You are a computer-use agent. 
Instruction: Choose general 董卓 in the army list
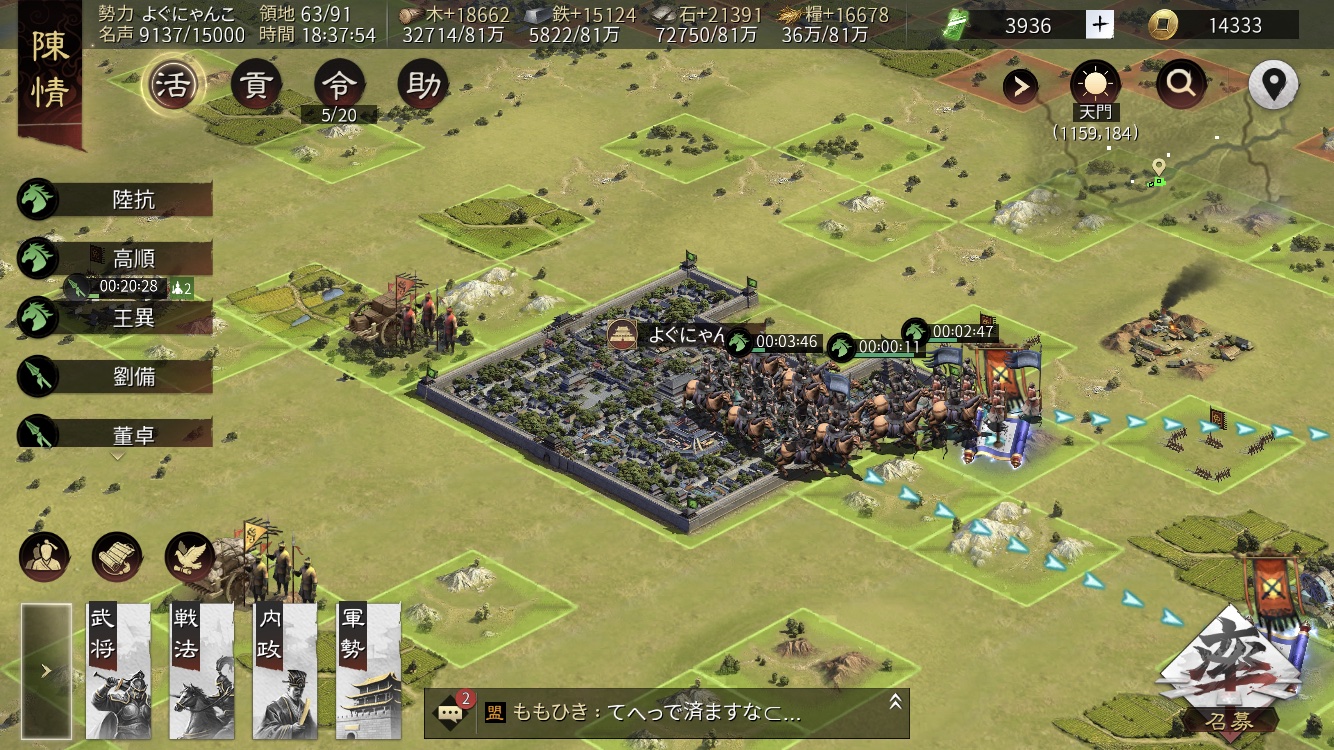[x=134, y=434]
